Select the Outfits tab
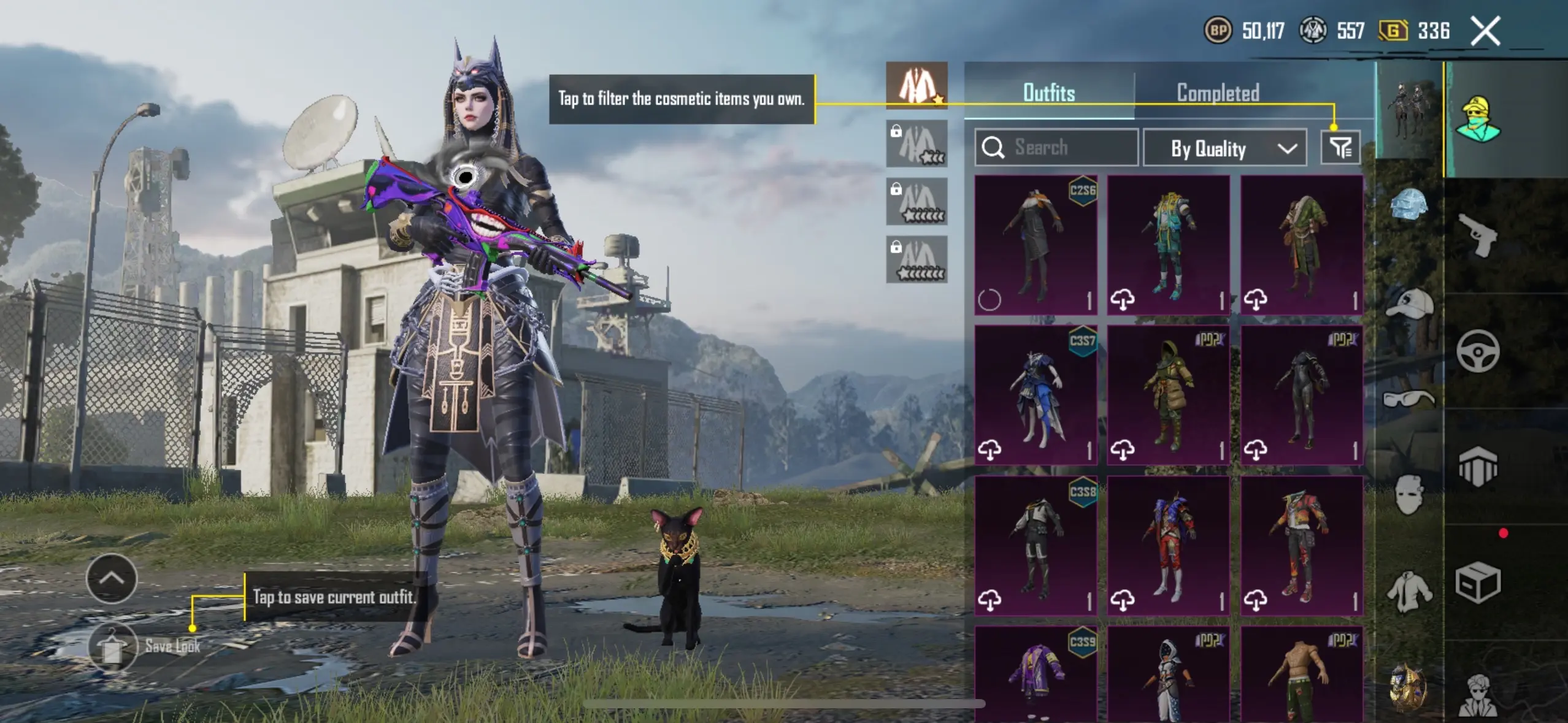1568x723 pixels. 1049,93
